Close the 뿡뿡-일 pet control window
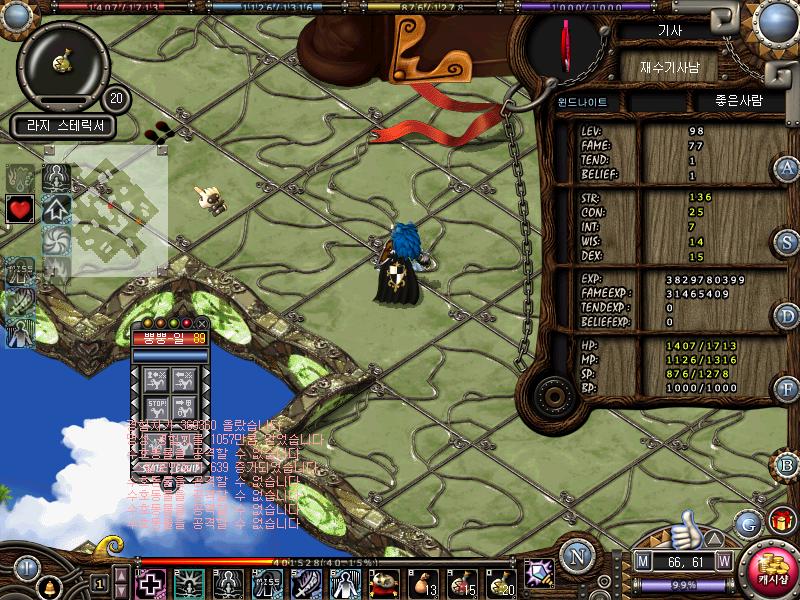The height and width of the screenshot is (600, 800). [201, 323]
